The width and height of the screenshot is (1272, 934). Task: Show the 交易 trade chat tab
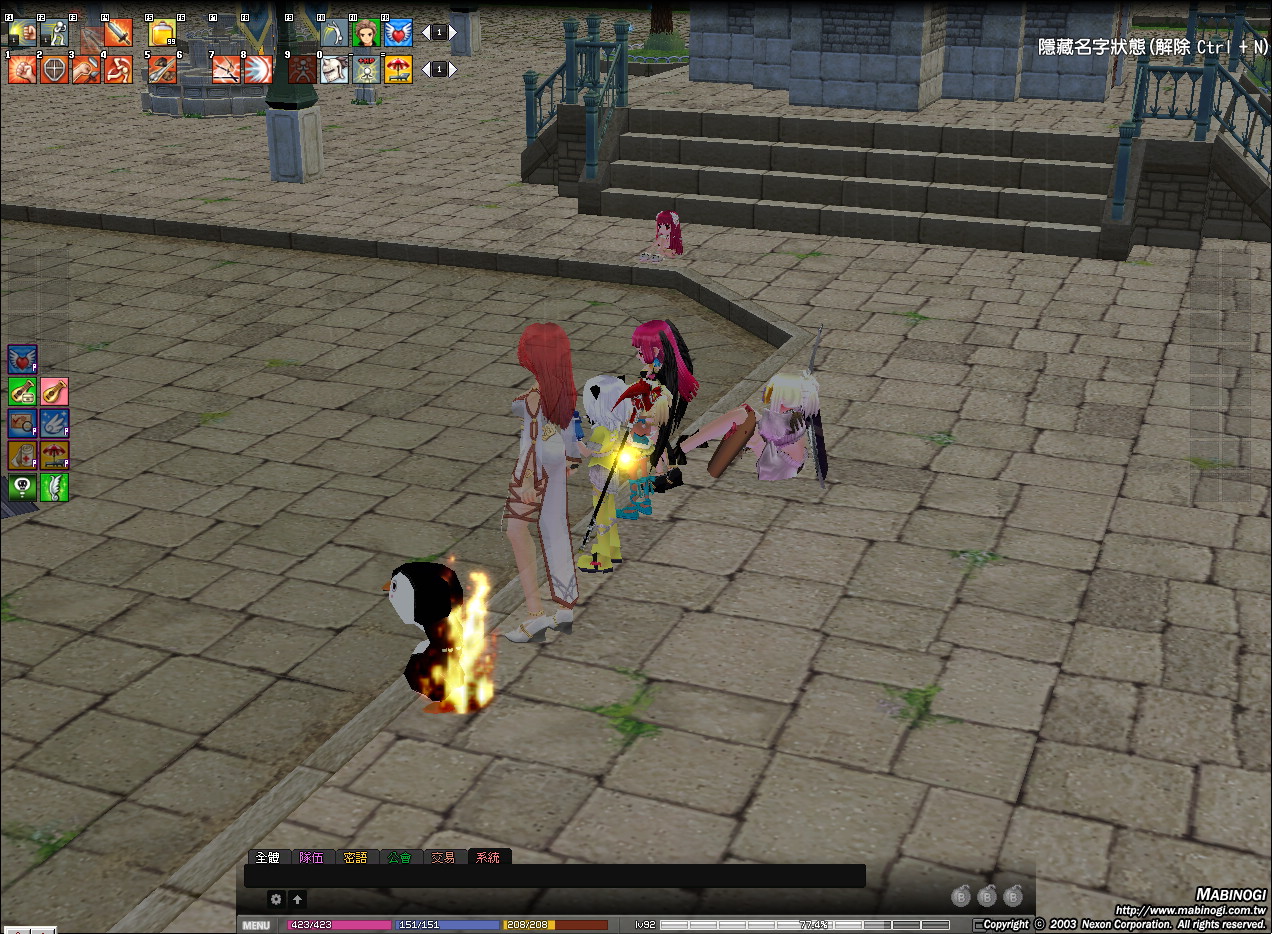pyautogui.click(x=443, y=858)
